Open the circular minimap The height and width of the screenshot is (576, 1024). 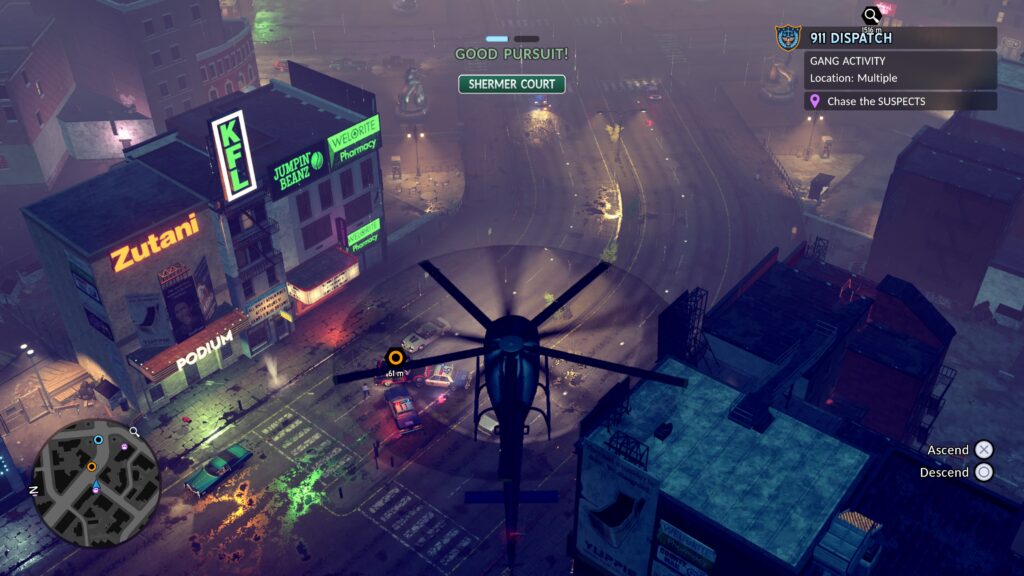[96, 483]
